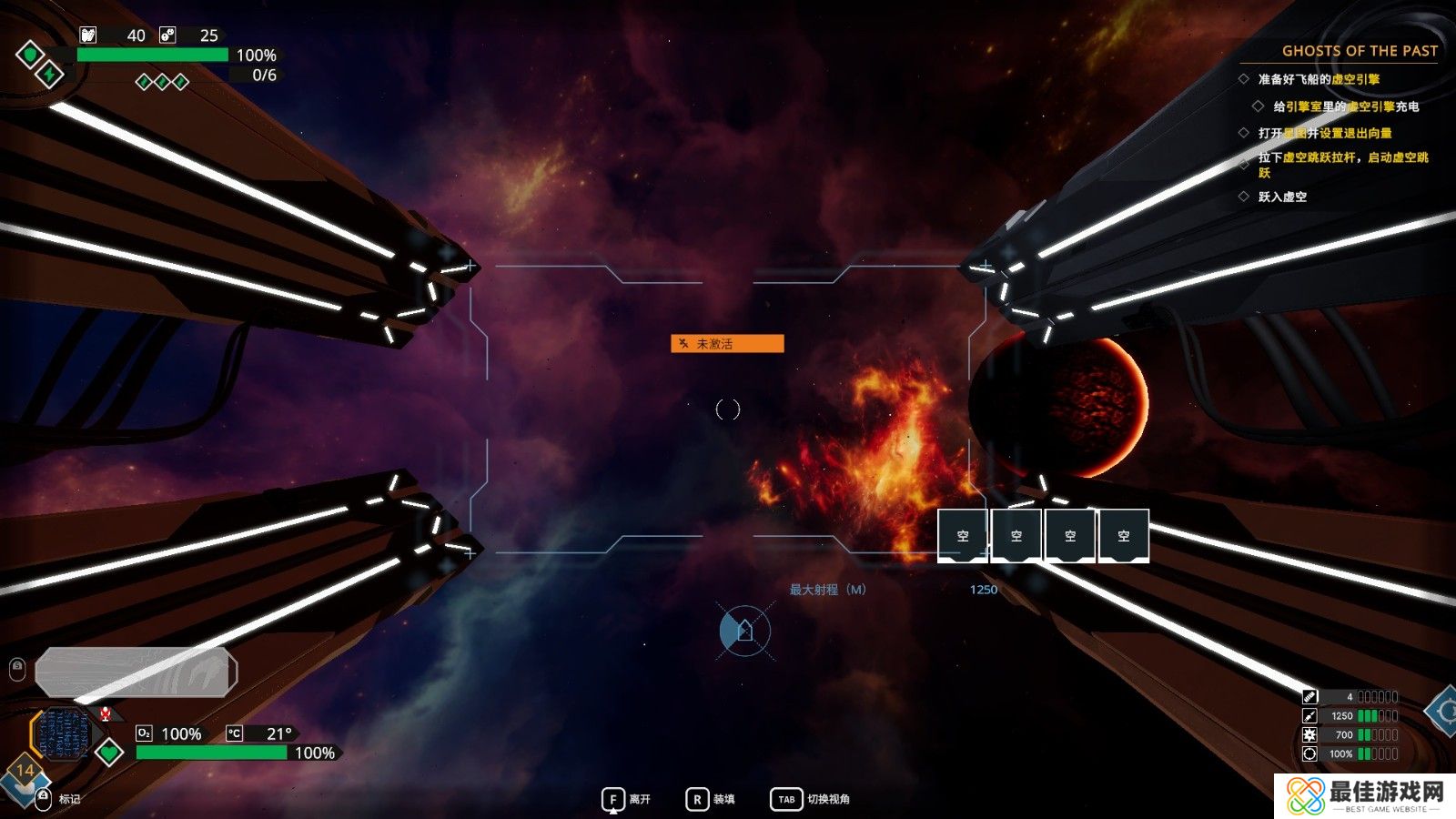
Task: Click the level 14 diamond badge
Action: tap(25, 771)
